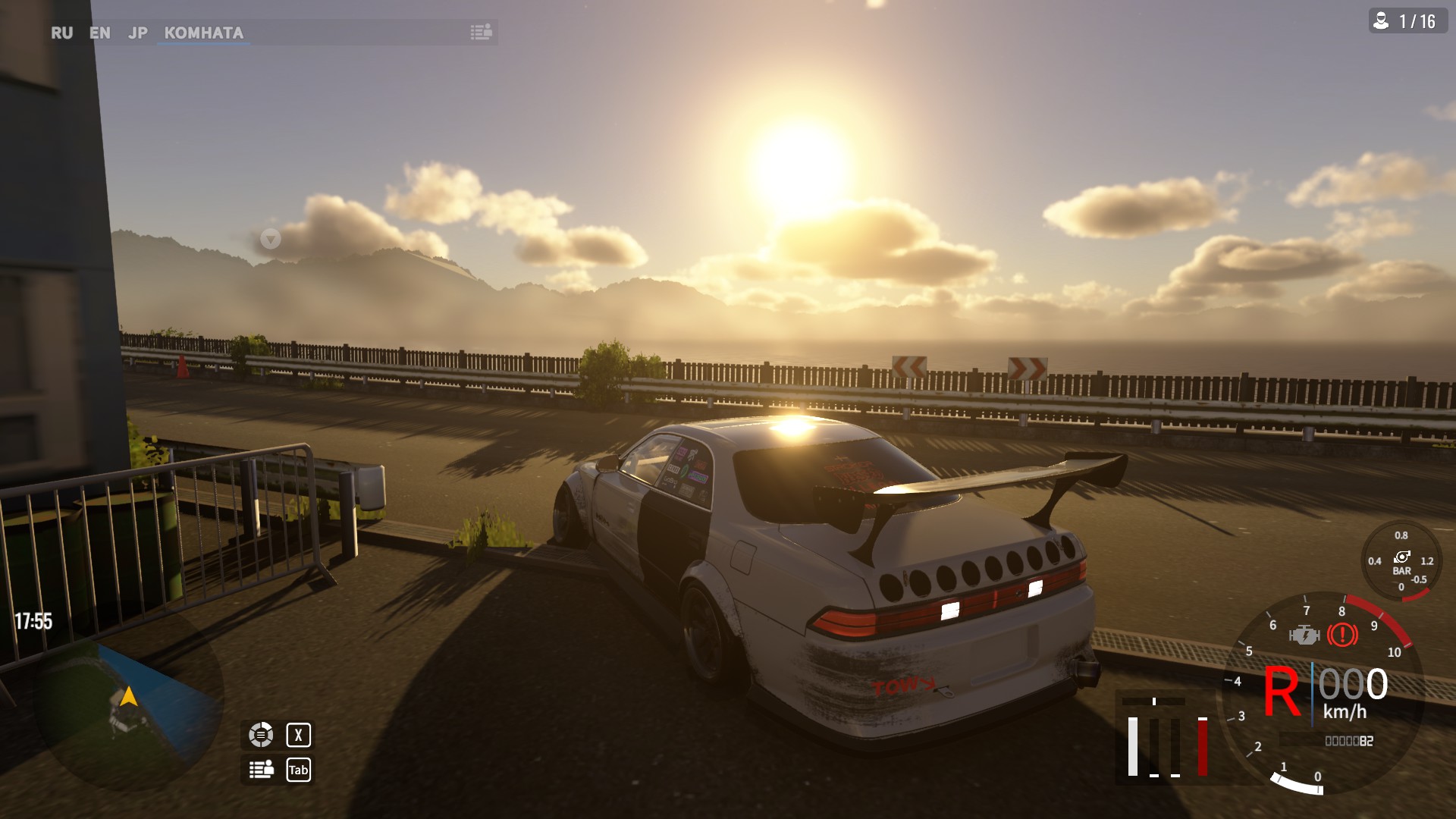Click the waypoint marker over the mountains
This screenshot has width=1456, height=819.
pos(270,240)
